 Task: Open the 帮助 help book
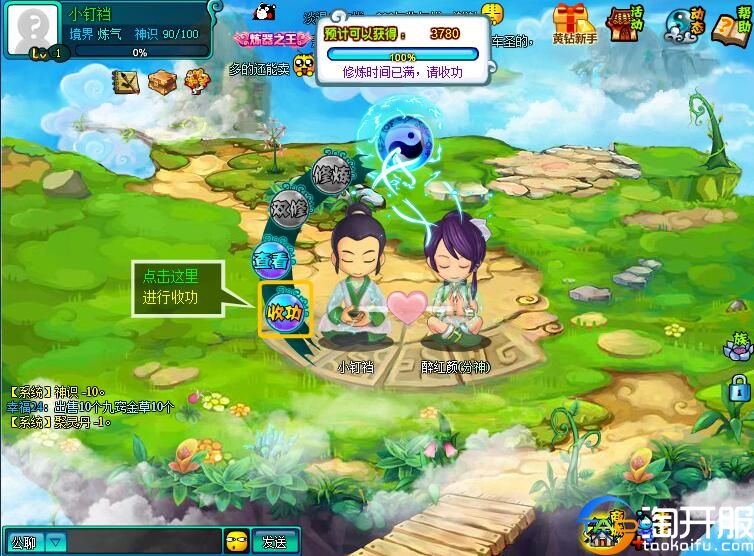click(731, 24)
